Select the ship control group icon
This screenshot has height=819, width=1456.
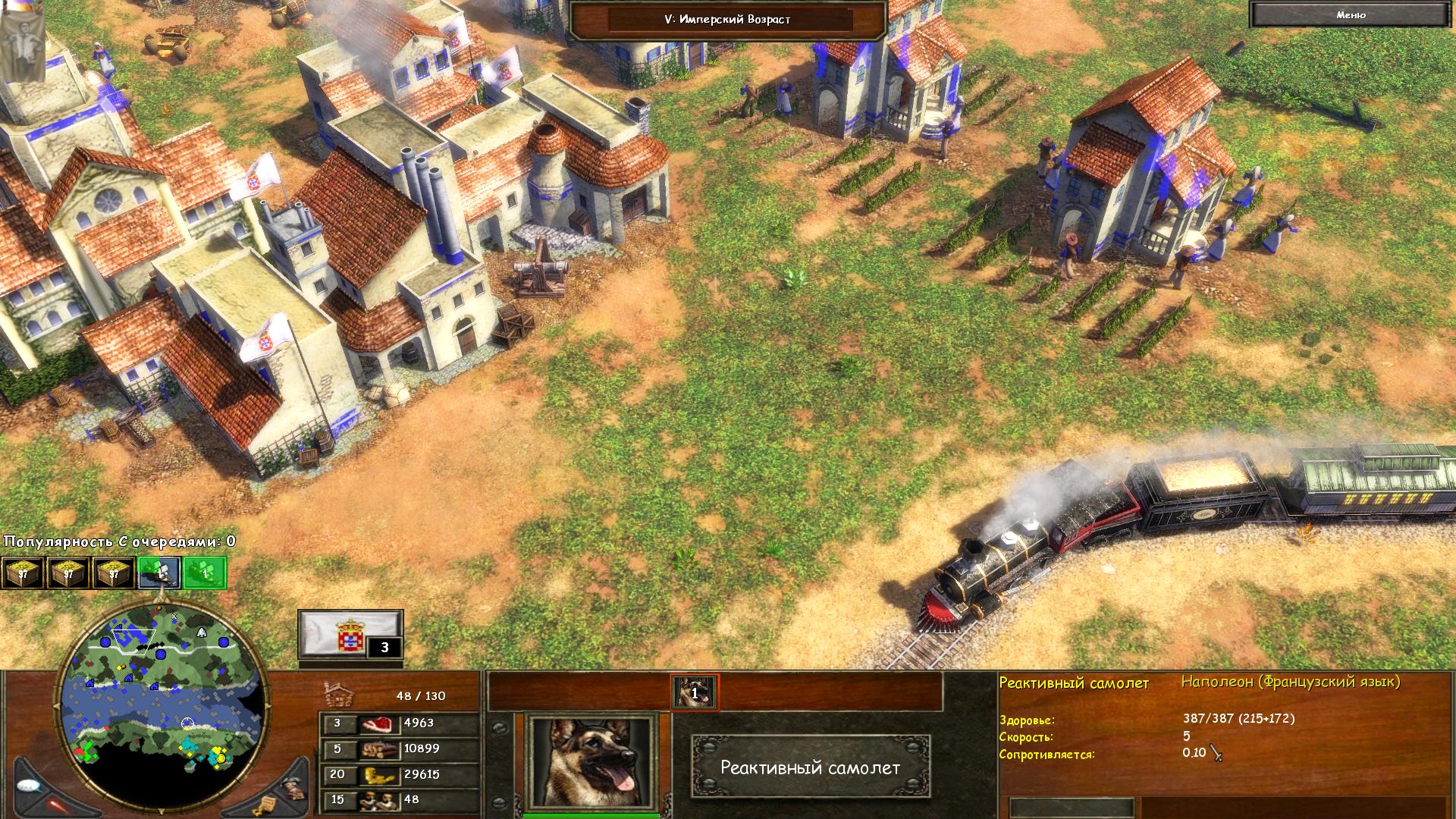(x=159, y=573)
